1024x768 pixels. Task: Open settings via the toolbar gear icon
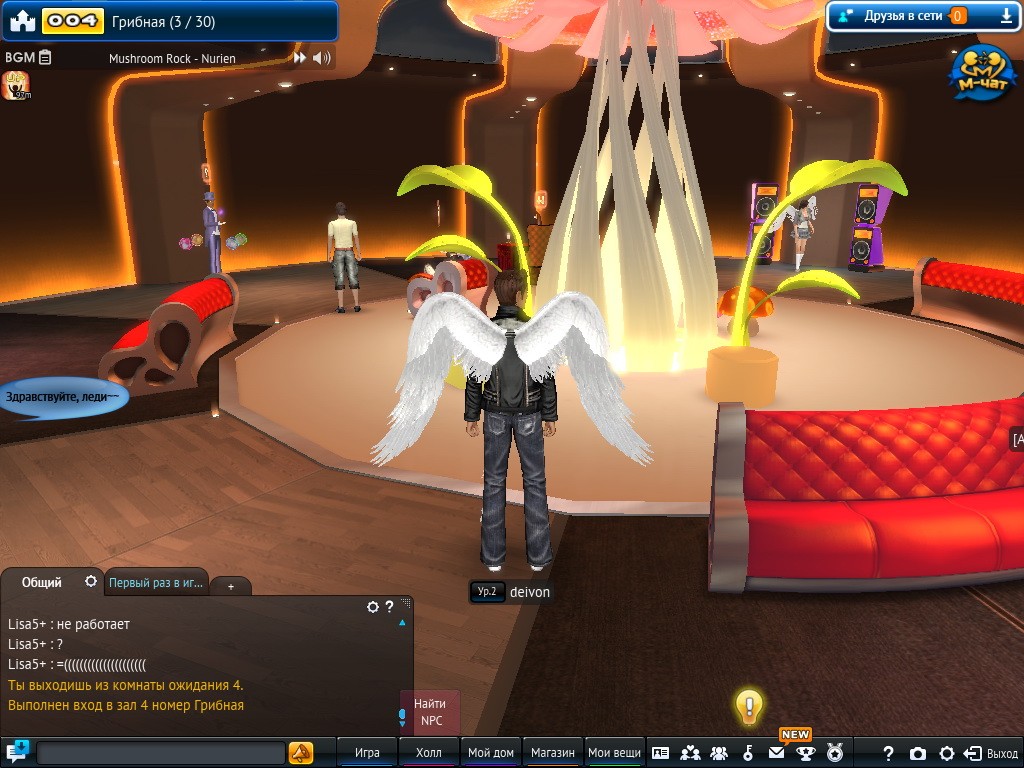point(946,753)
